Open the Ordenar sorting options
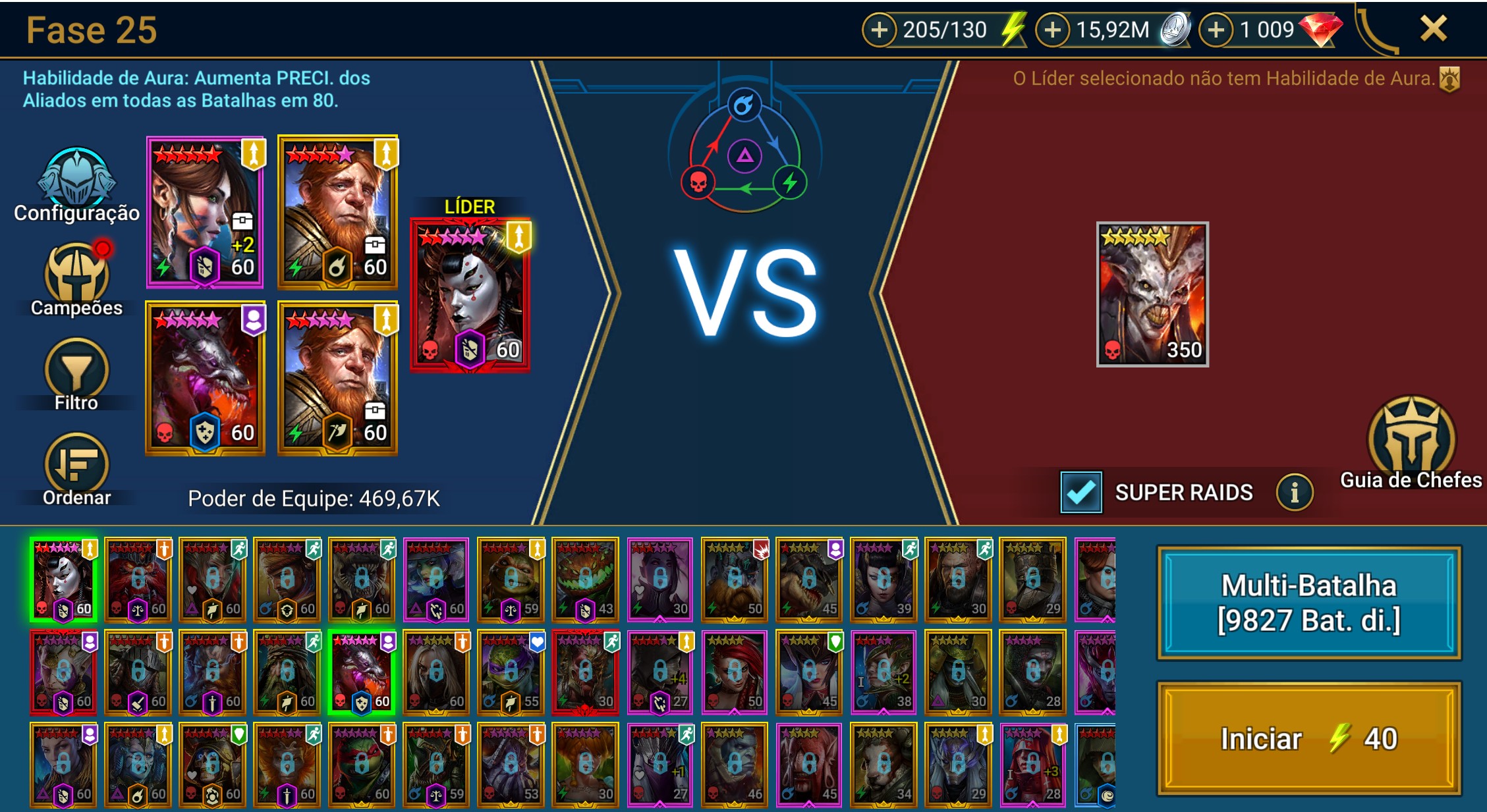The image size is (1487, 812). tap(76, 469)
